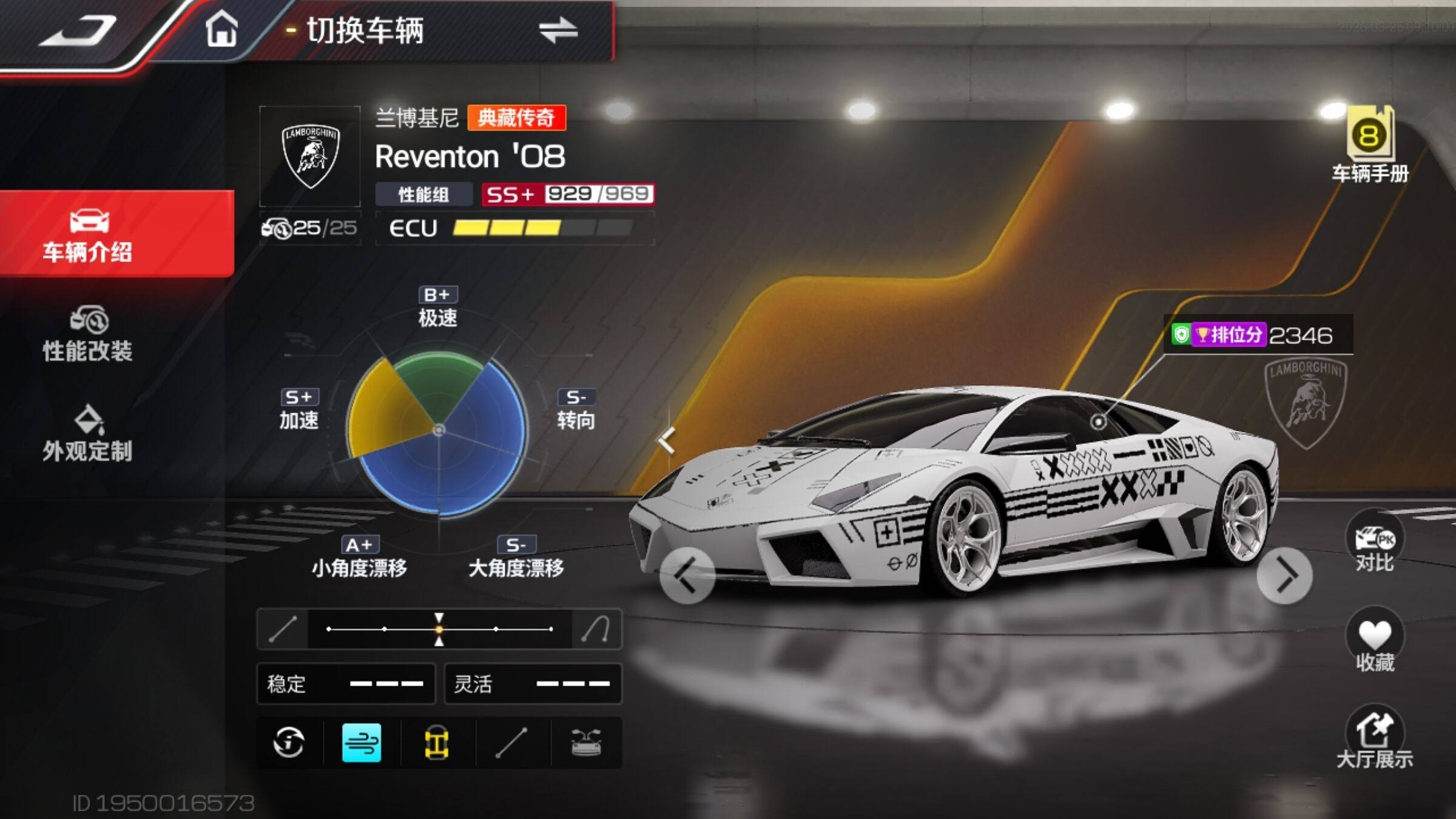Select the 车辆介绍 tab
Screen dimensions: 1456x819
[x=89, y=235]
